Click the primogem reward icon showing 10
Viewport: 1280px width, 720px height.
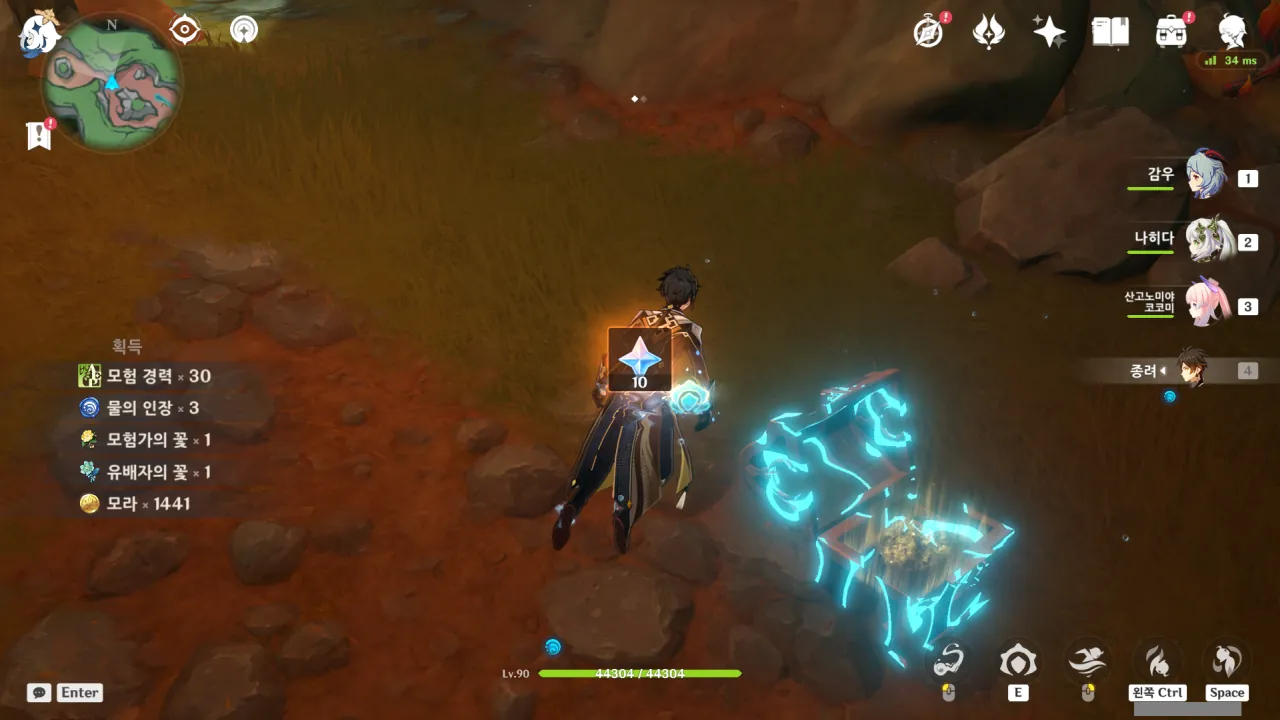(639, 359)
